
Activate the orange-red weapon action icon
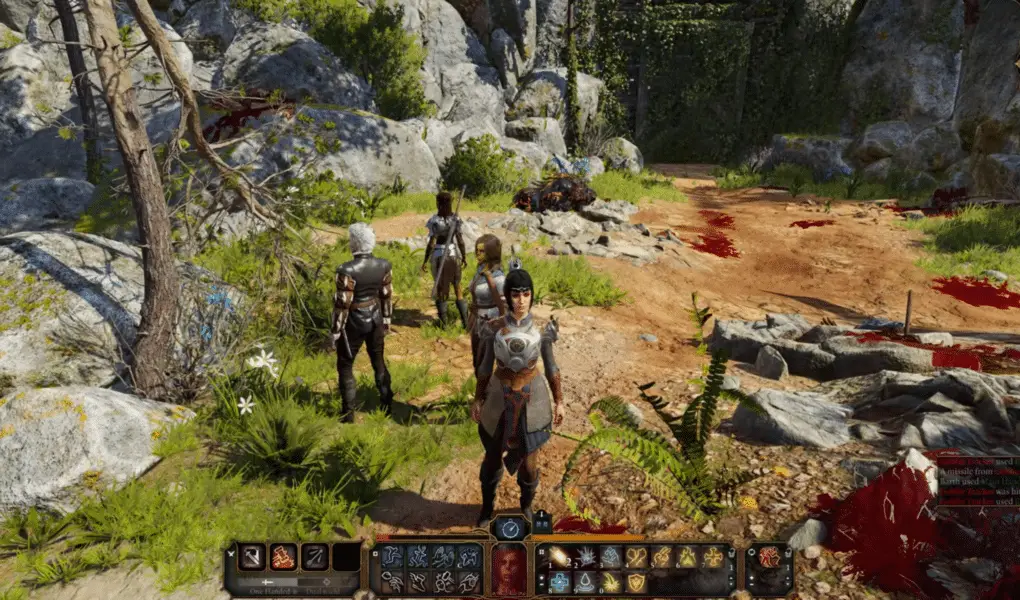(283, 557)
